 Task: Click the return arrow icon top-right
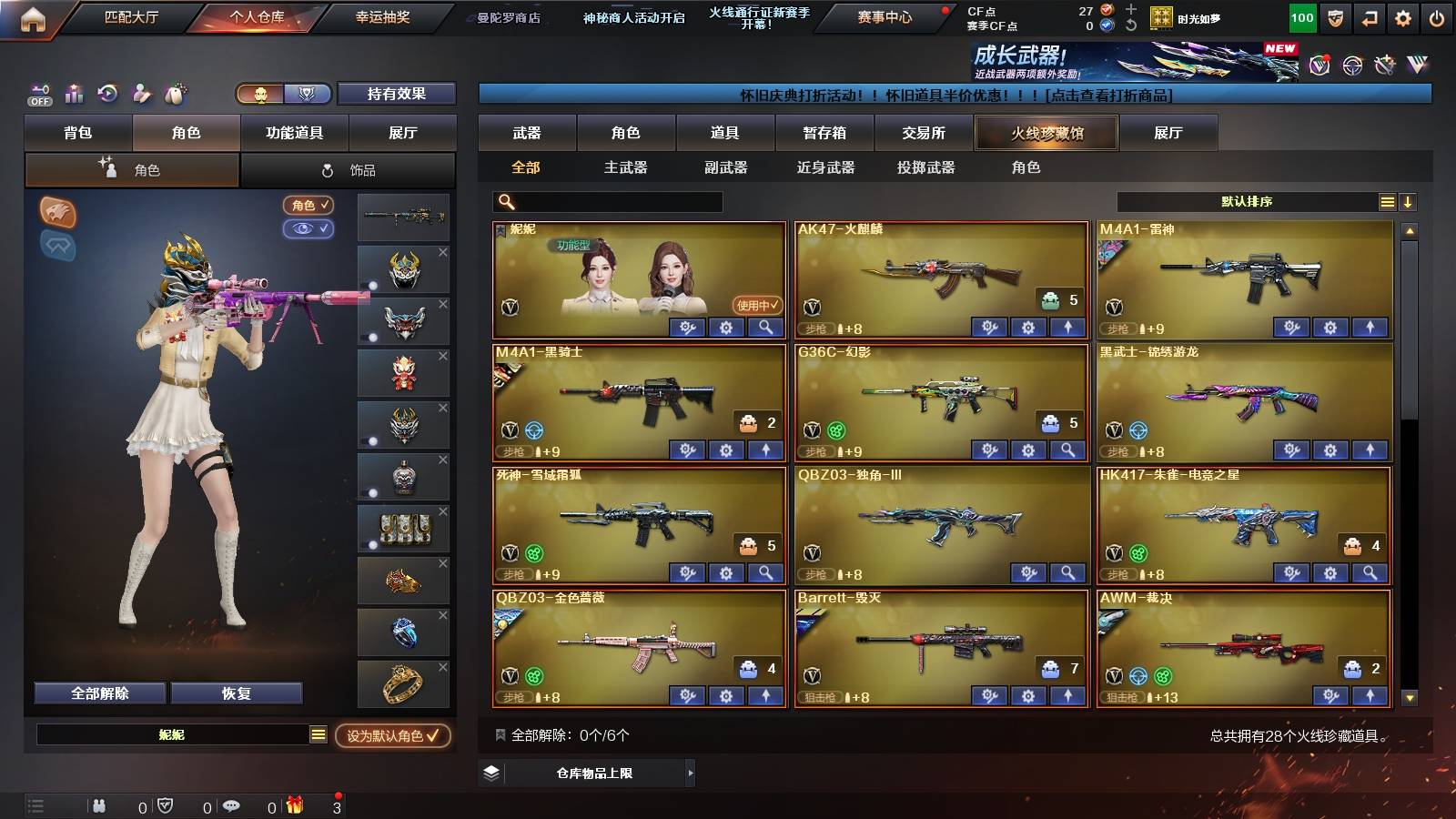click(x=1368, y=16)
